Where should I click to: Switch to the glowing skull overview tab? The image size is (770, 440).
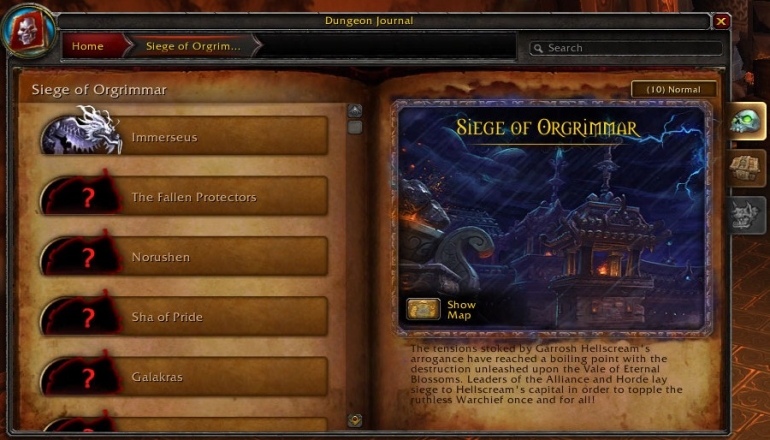(x=745, y=122)
